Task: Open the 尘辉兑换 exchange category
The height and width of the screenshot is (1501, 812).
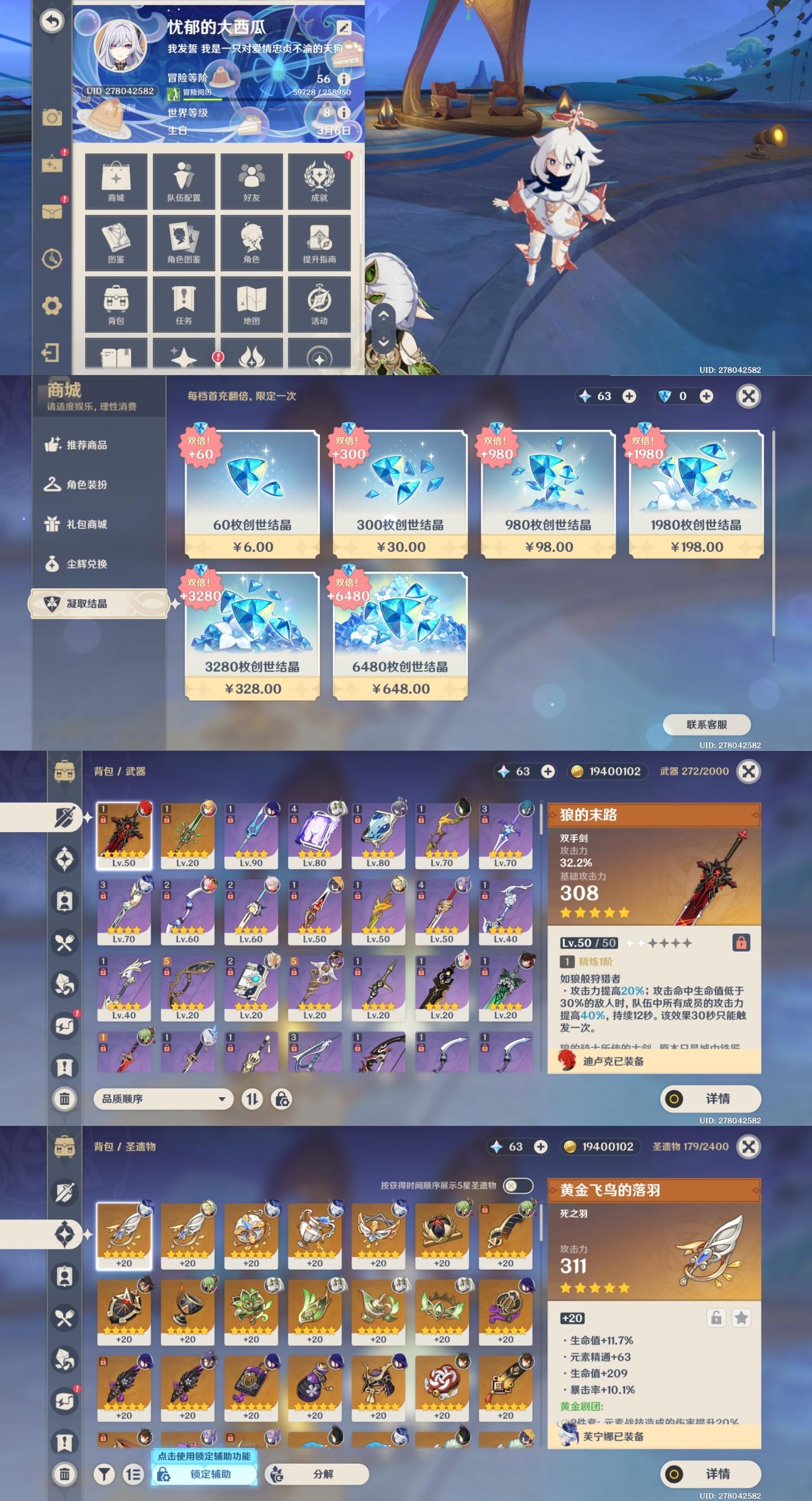Action: coord(86,564)
